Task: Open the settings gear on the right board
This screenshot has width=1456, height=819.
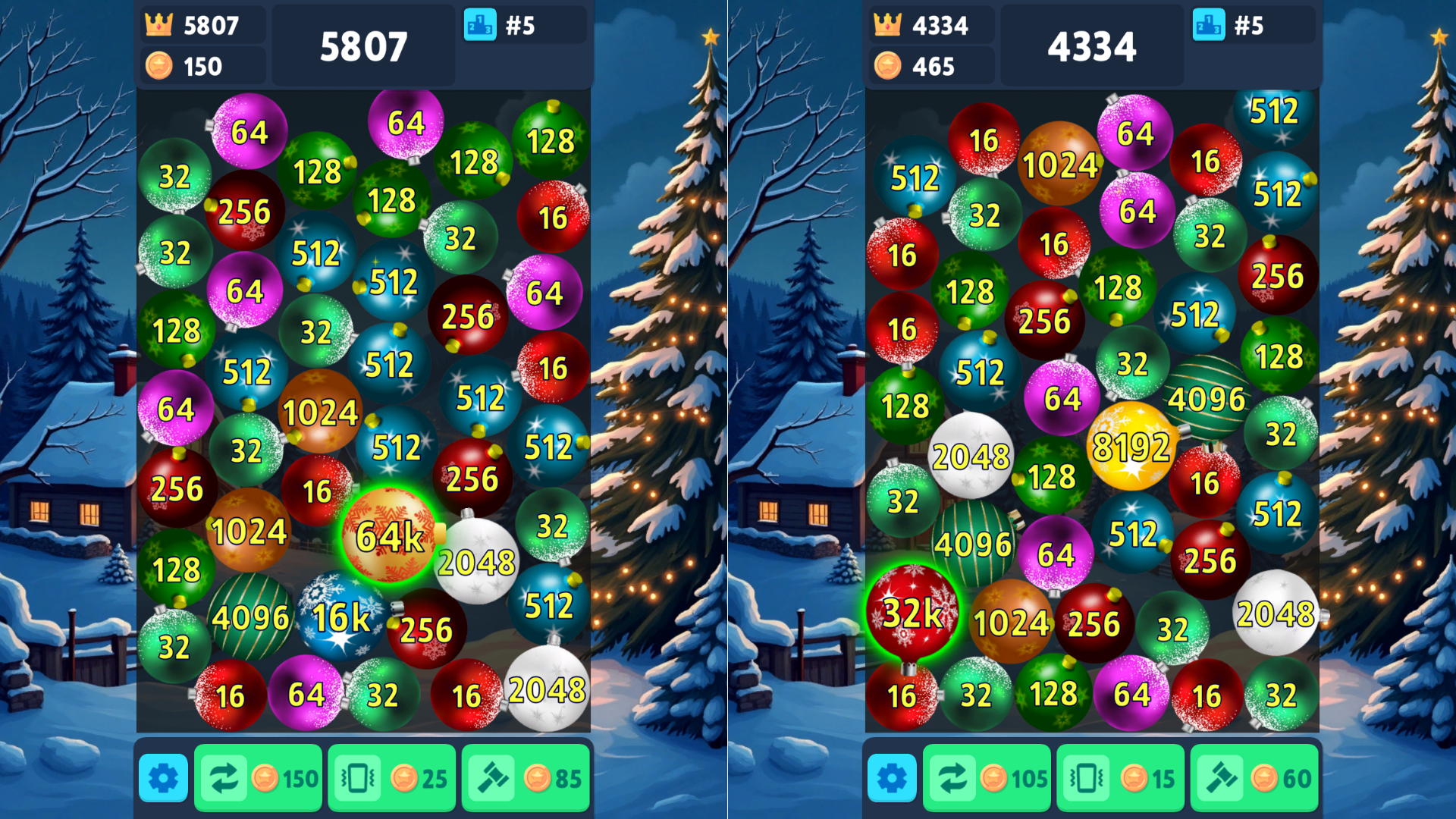Action: pos(892,777)
